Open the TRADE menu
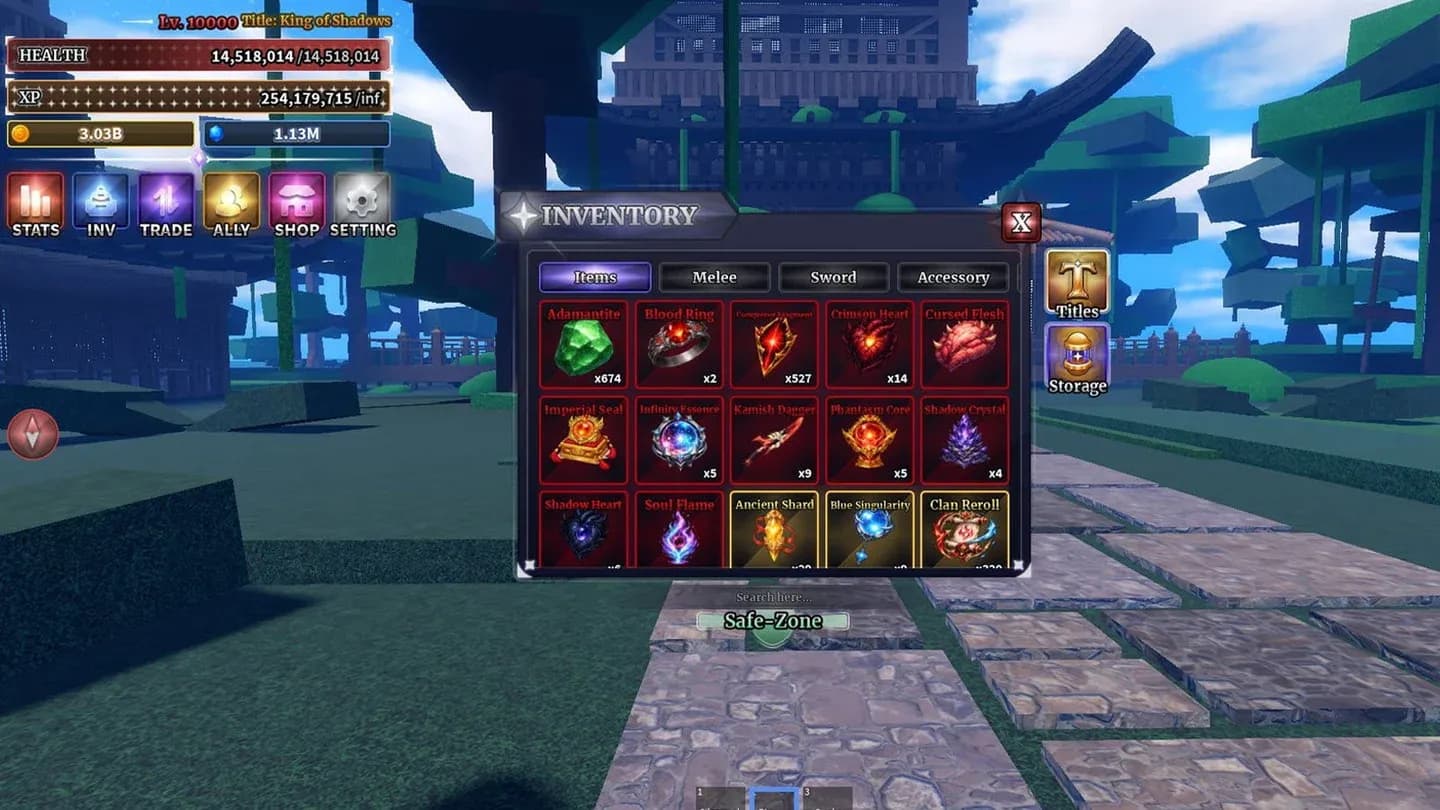The height and width of the screenshot is (810, 1440). pos(164,205)
